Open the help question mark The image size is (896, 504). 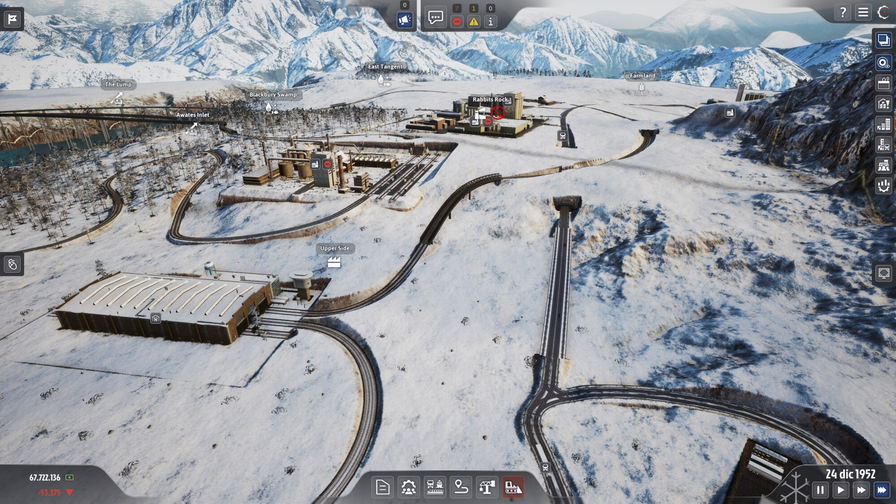(844, 13)
